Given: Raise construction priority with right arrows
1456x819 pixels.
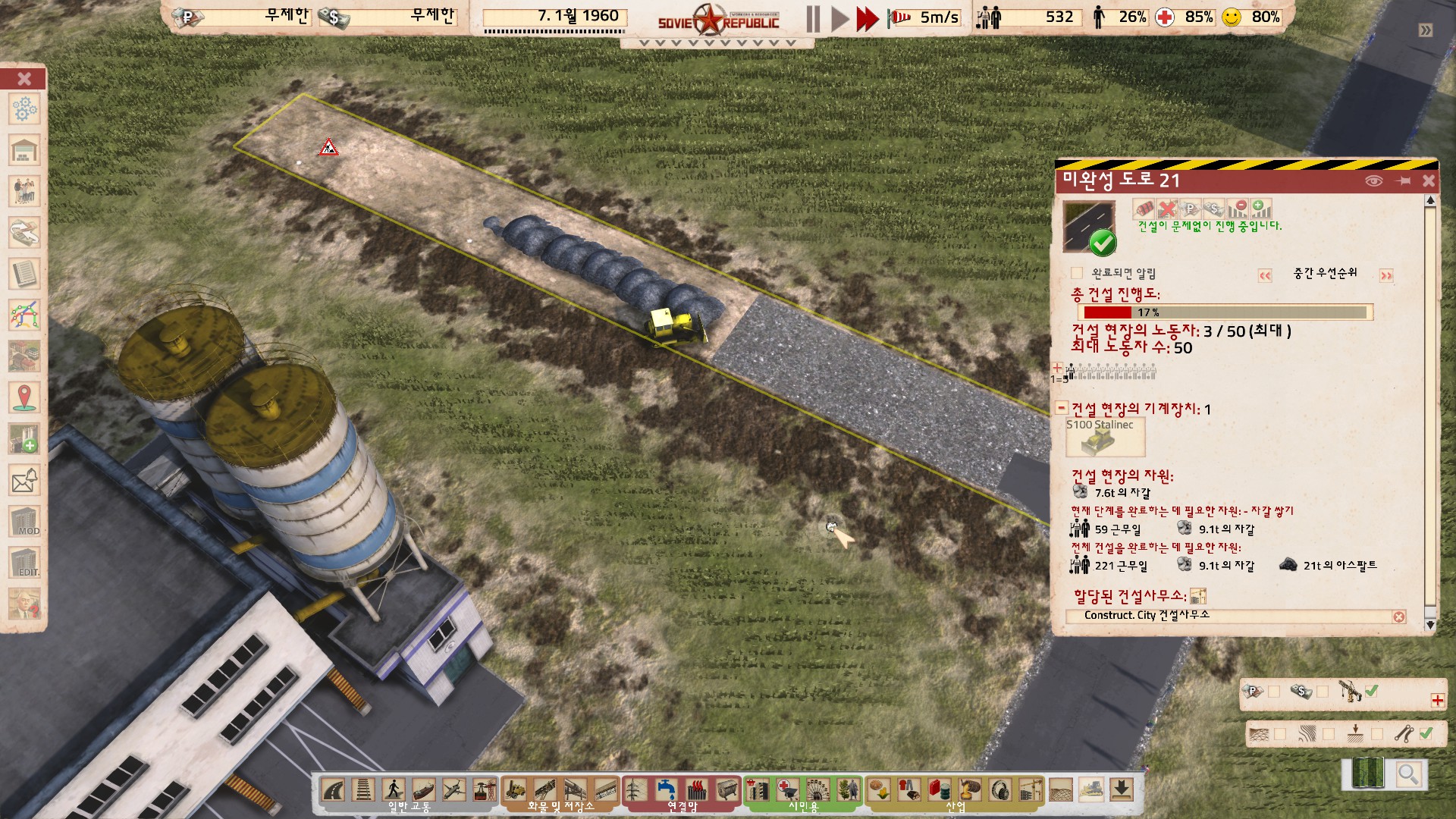Looking at the screenshot, I should coord(1386,275).
